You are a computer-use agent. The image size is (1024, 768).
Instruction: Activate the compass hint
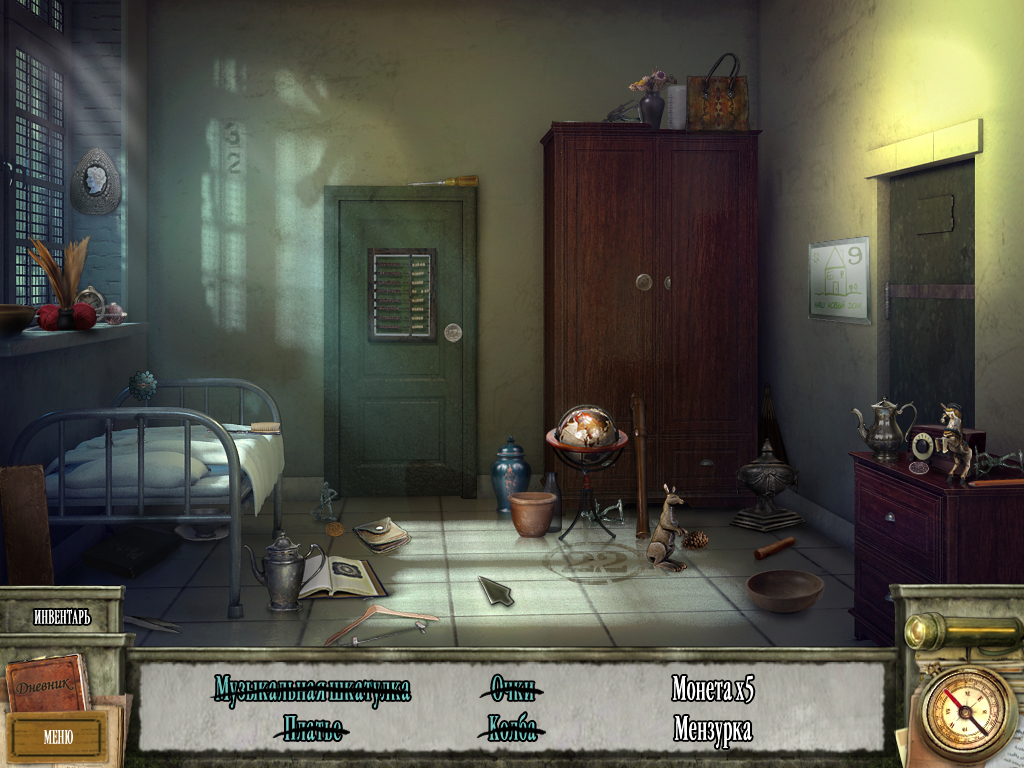966,713
